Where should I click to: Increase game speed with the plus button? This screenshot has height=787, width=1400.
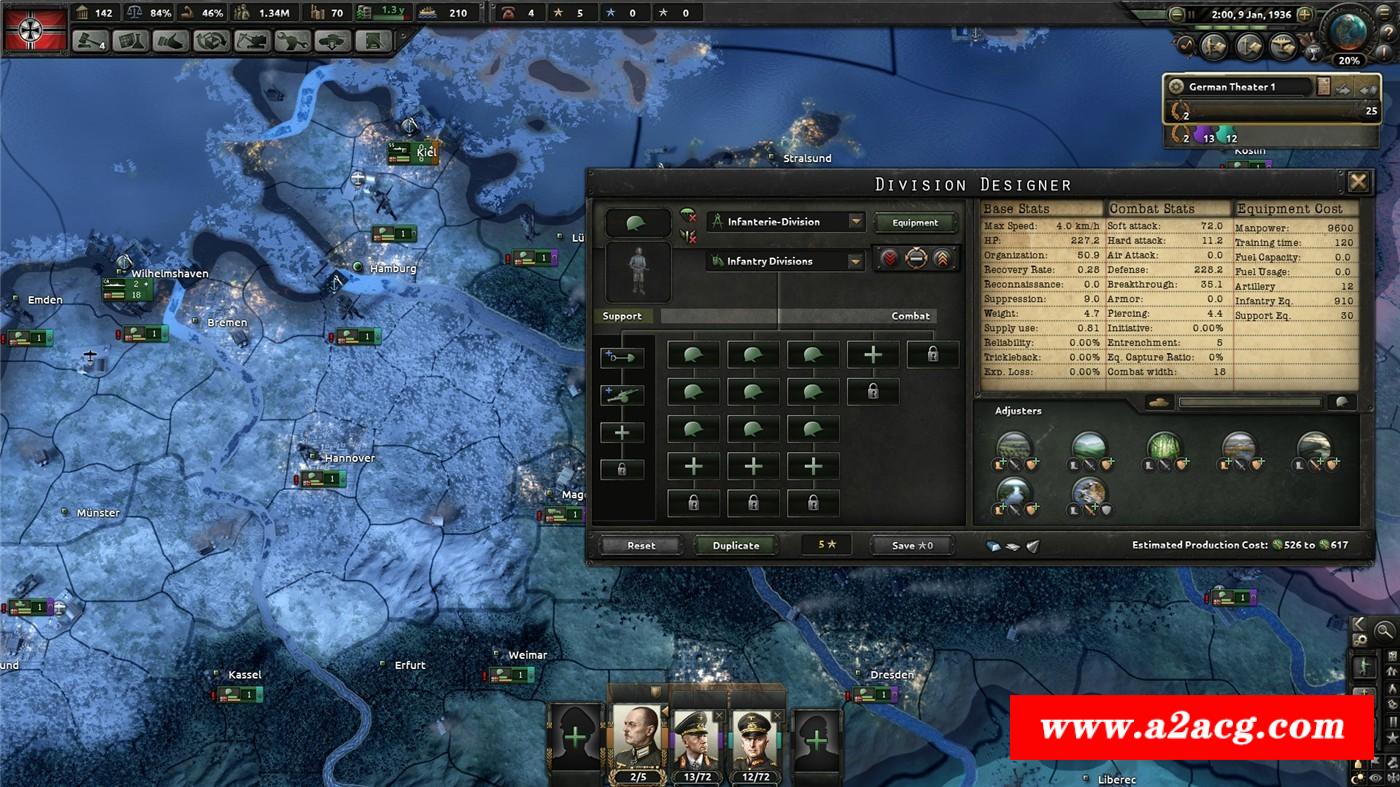click(x=1304, y=15)
